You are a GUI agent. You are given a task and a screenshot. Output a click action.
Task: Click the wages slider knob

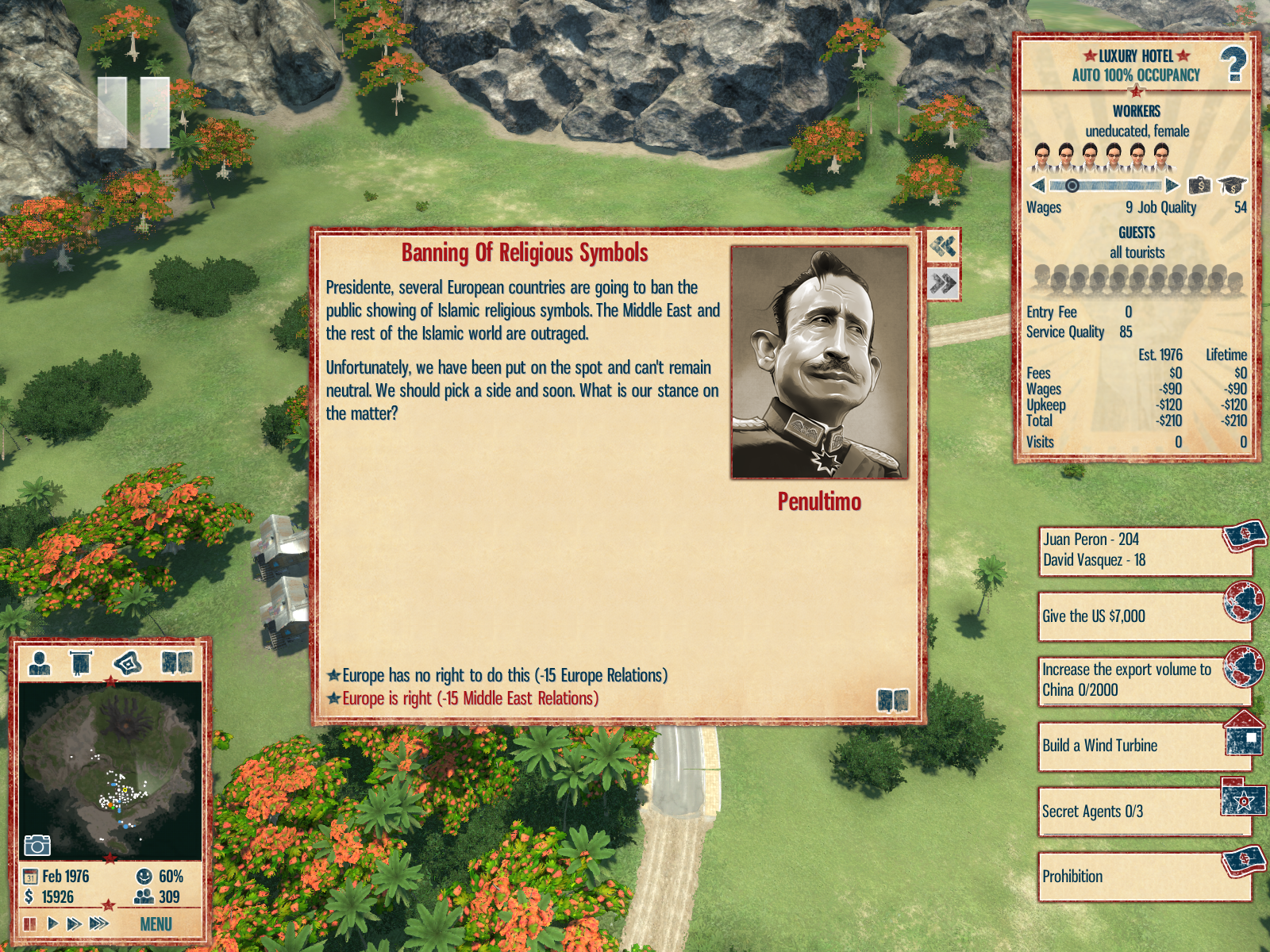click(x=1072, y=186)
